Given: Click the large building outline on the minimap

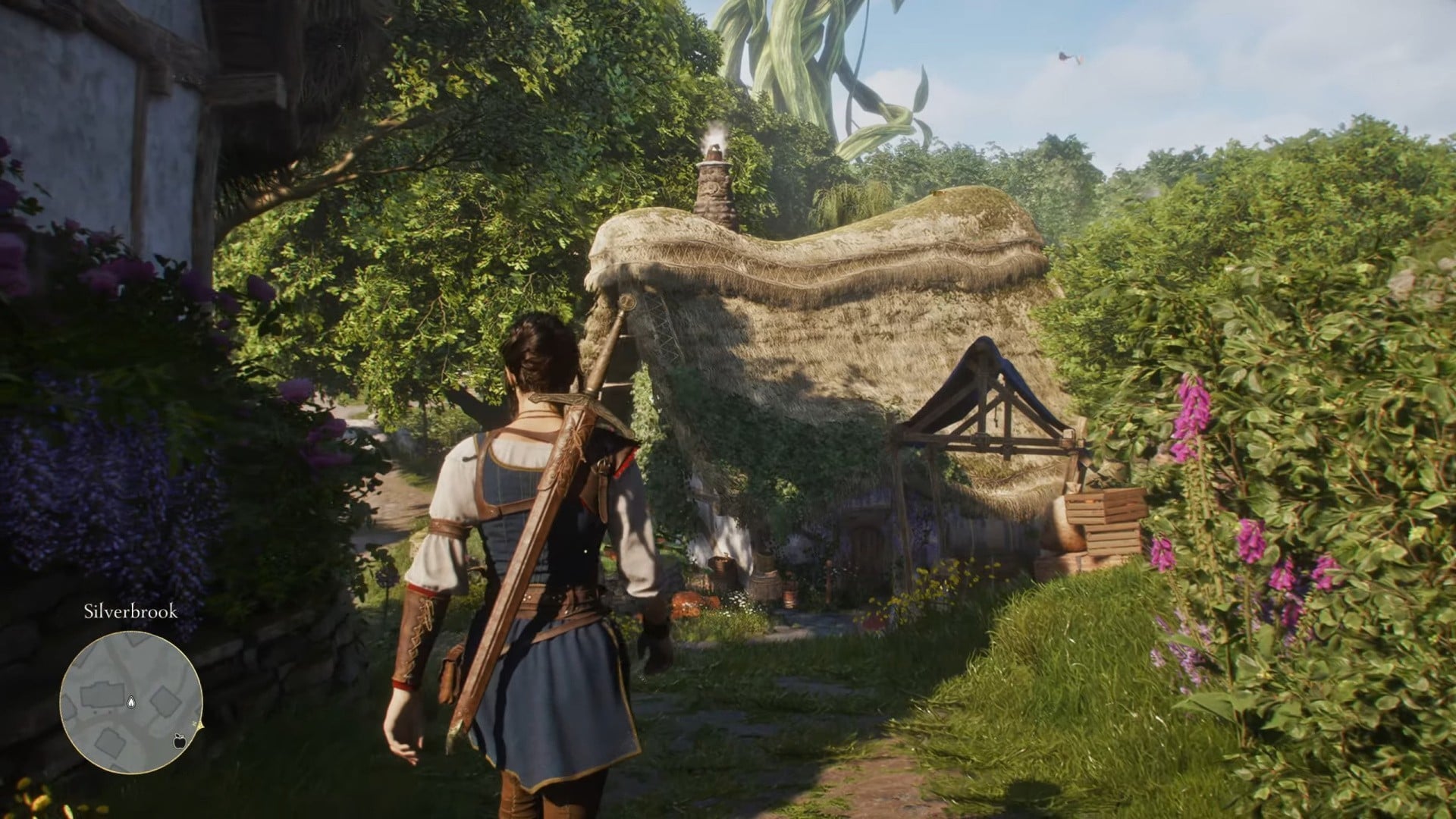Looking at the screenshot, I should click(101, 695).
